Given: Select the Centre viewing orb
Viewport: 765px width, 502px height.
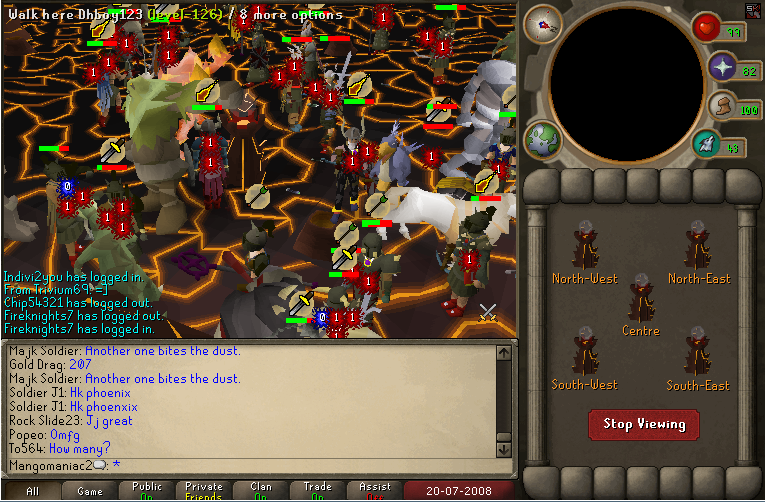Looking at the screenshot, I should pyautogui.click(x=641, y=301).
